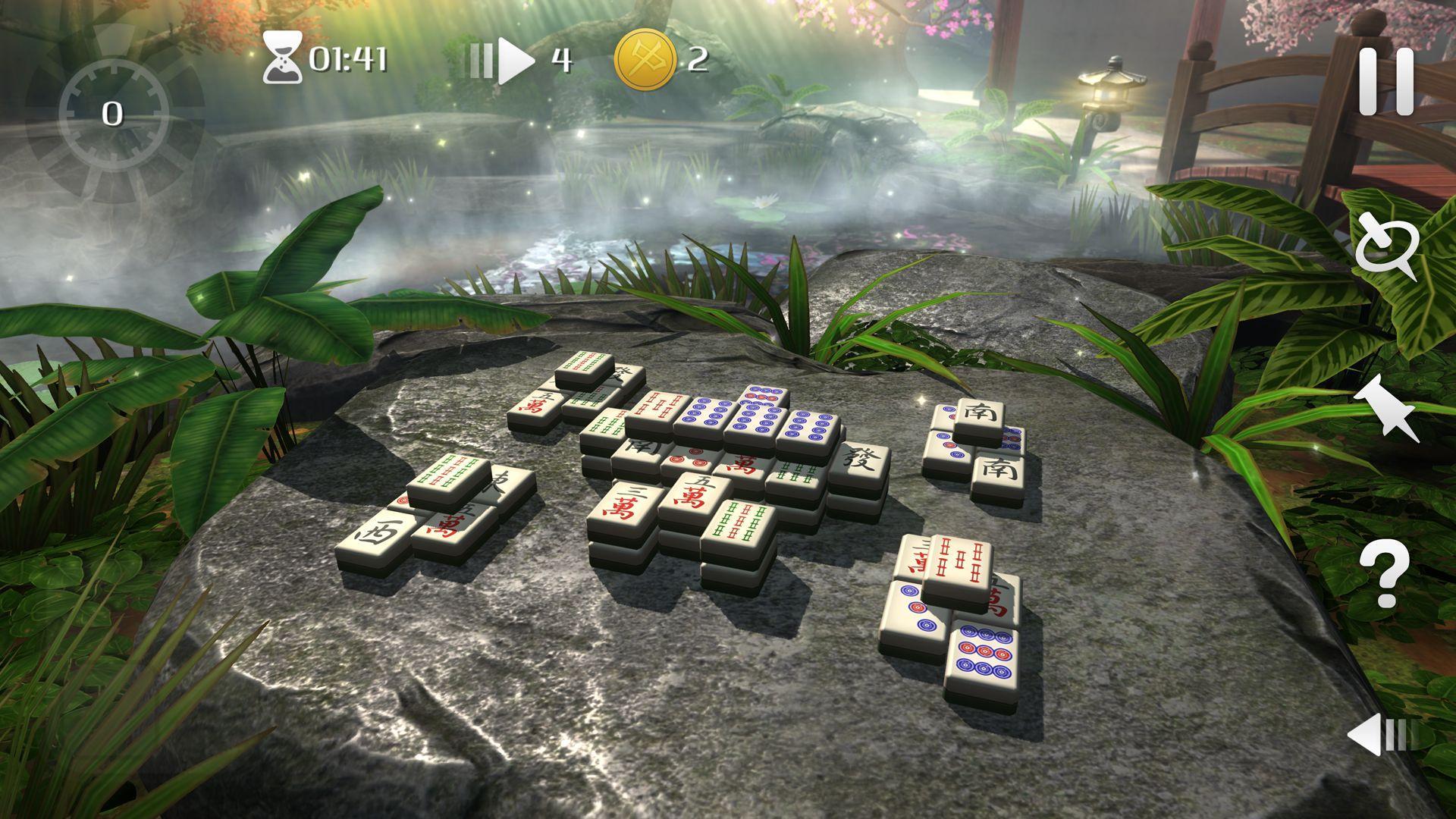This screenshot has height=819, width=1456.
Task: Click the score wheel showing 0
Action: tap(114, 114)
